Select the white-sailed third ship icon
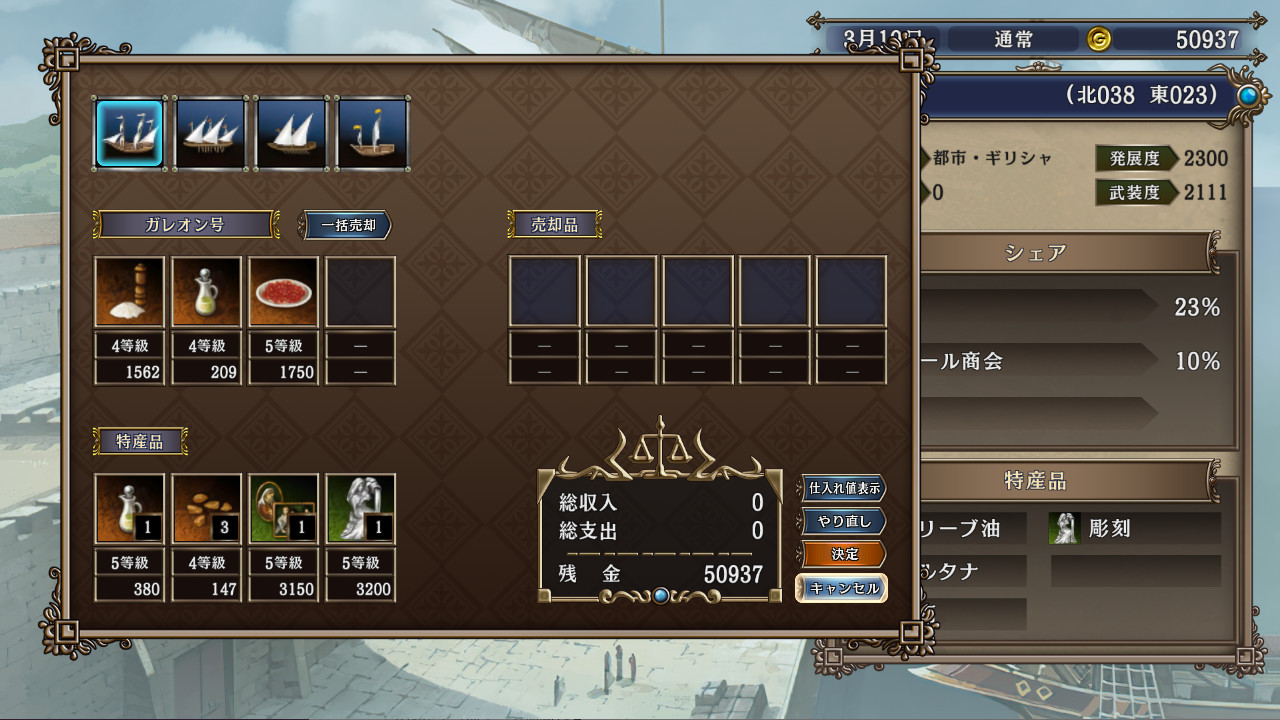Image resolution: width=1280 pixels, height=720 pixels. tap(291, 132)
